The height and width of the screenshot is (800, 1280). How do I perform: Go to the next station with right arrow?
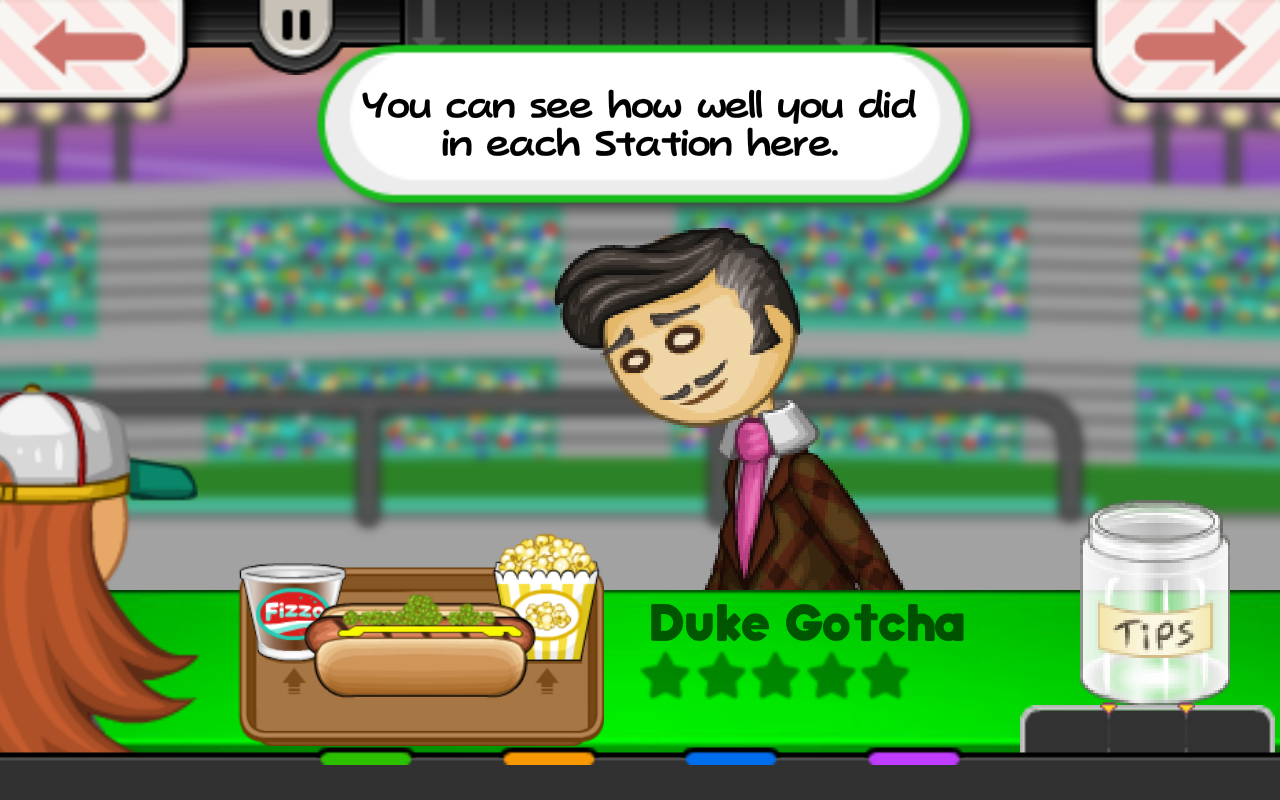tap(1188, 46)
